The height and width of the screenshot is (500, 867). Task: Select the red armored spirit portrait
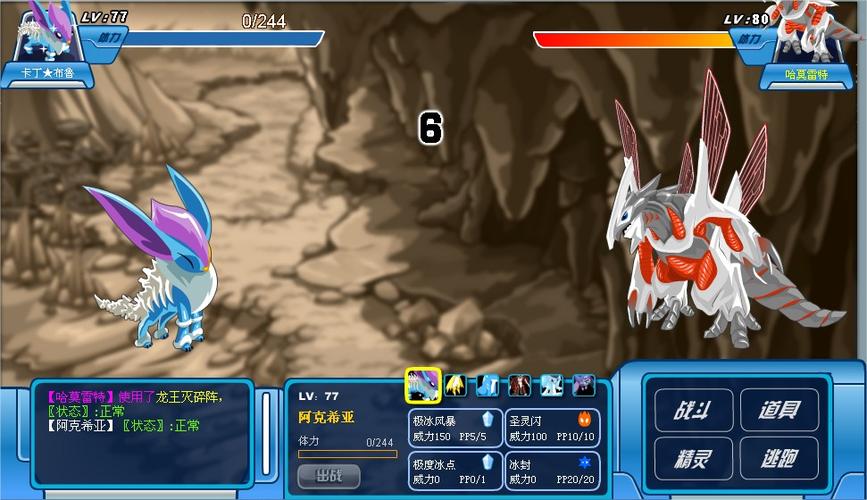pyautogui.click(x=519, y=385)
